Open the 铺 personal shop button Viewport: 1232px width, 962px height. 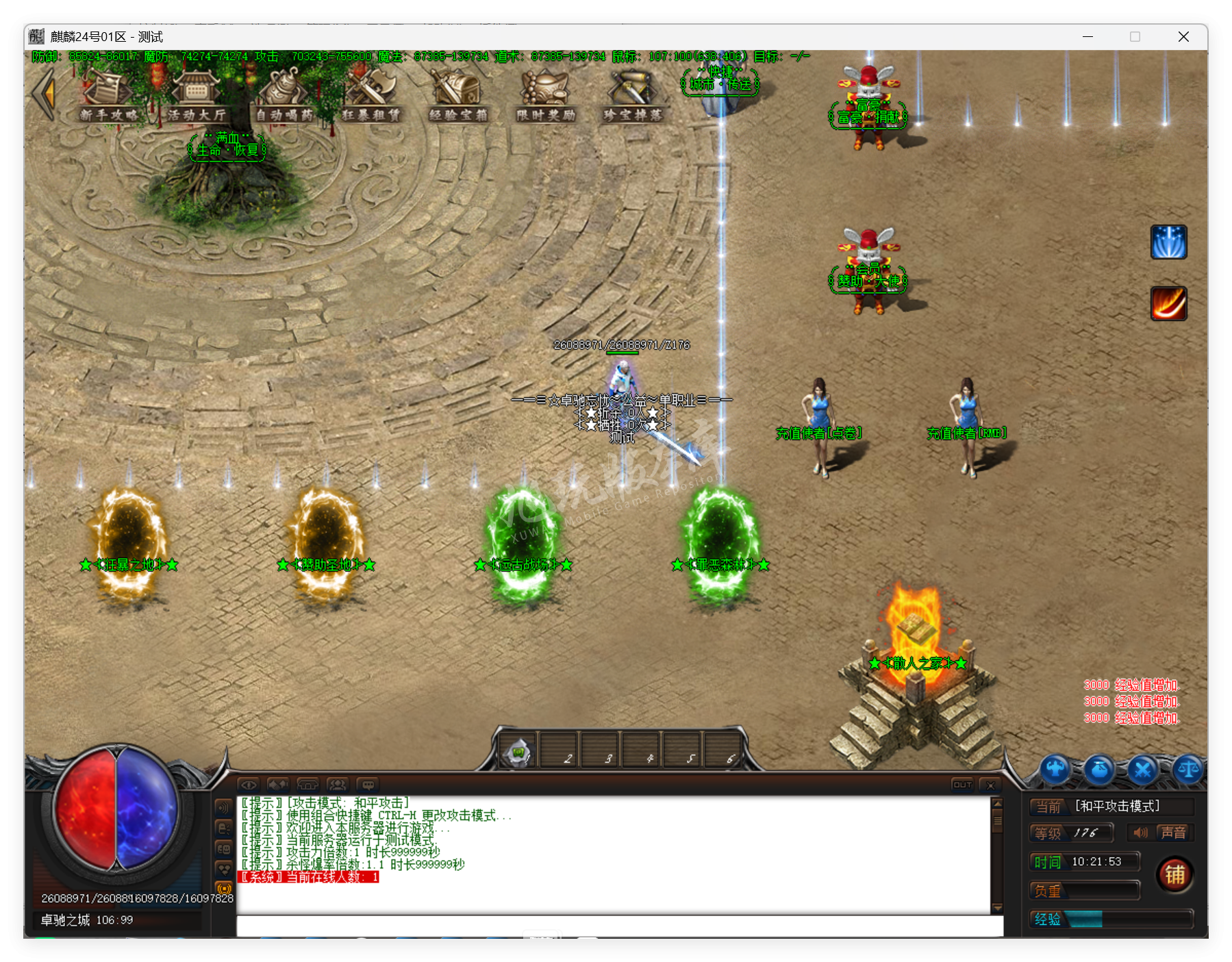coord(1175,874)
